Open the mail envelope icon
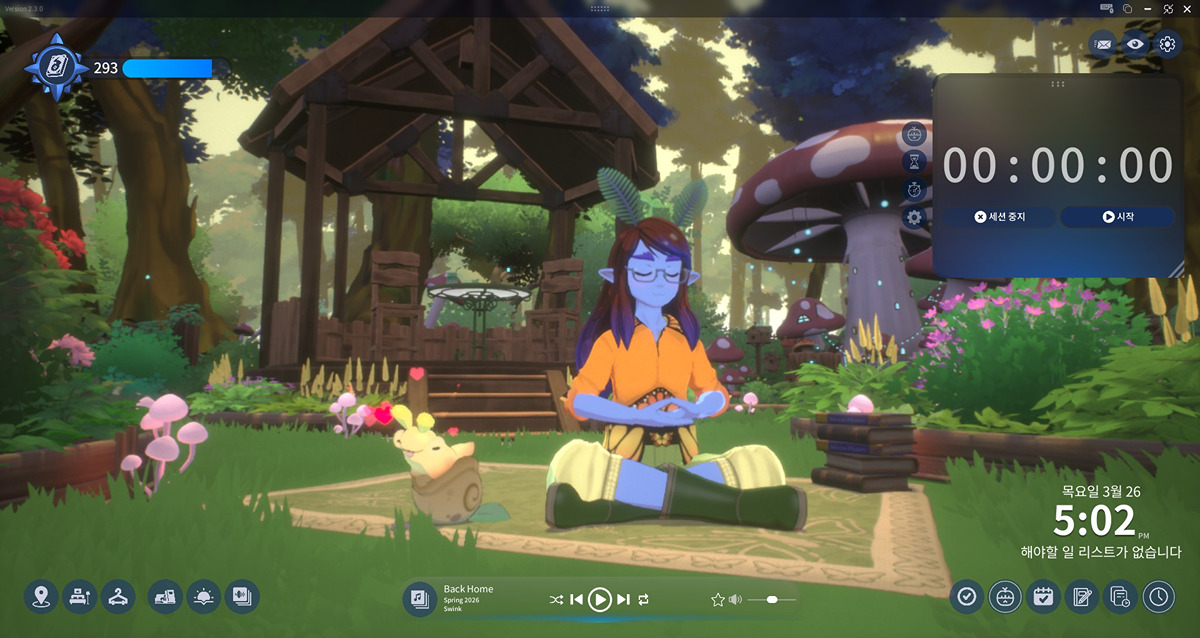The height and width of the screenshot is (638, 1200). point(1103,44)
